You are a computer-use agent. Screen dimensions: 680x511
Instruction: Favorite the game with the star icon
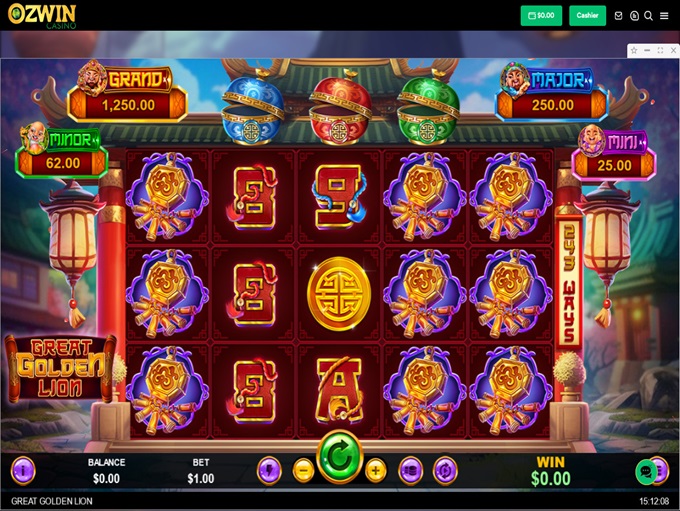click(x=634, y=50)
